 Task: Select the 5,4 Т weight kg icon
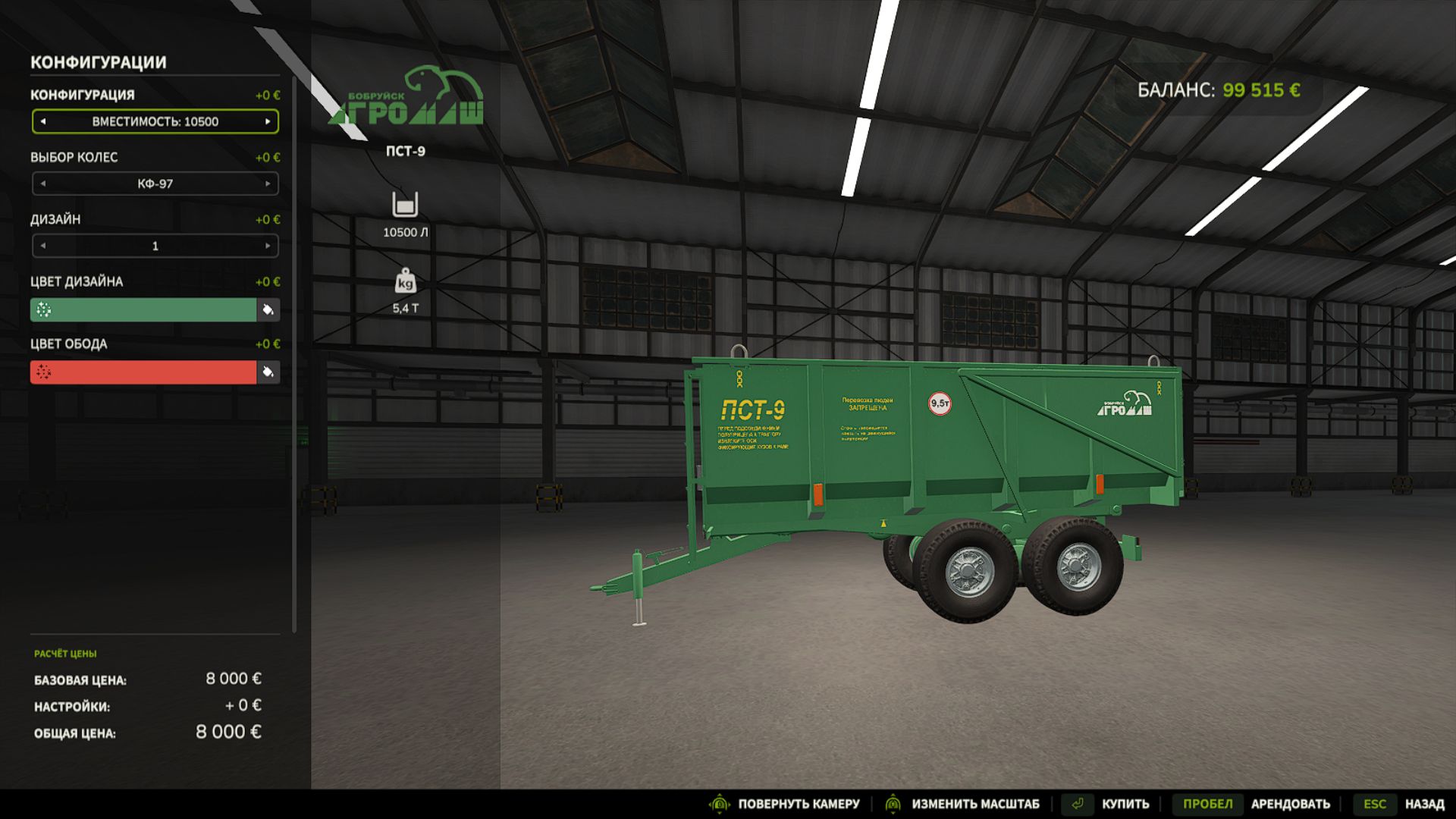[406, 280]
